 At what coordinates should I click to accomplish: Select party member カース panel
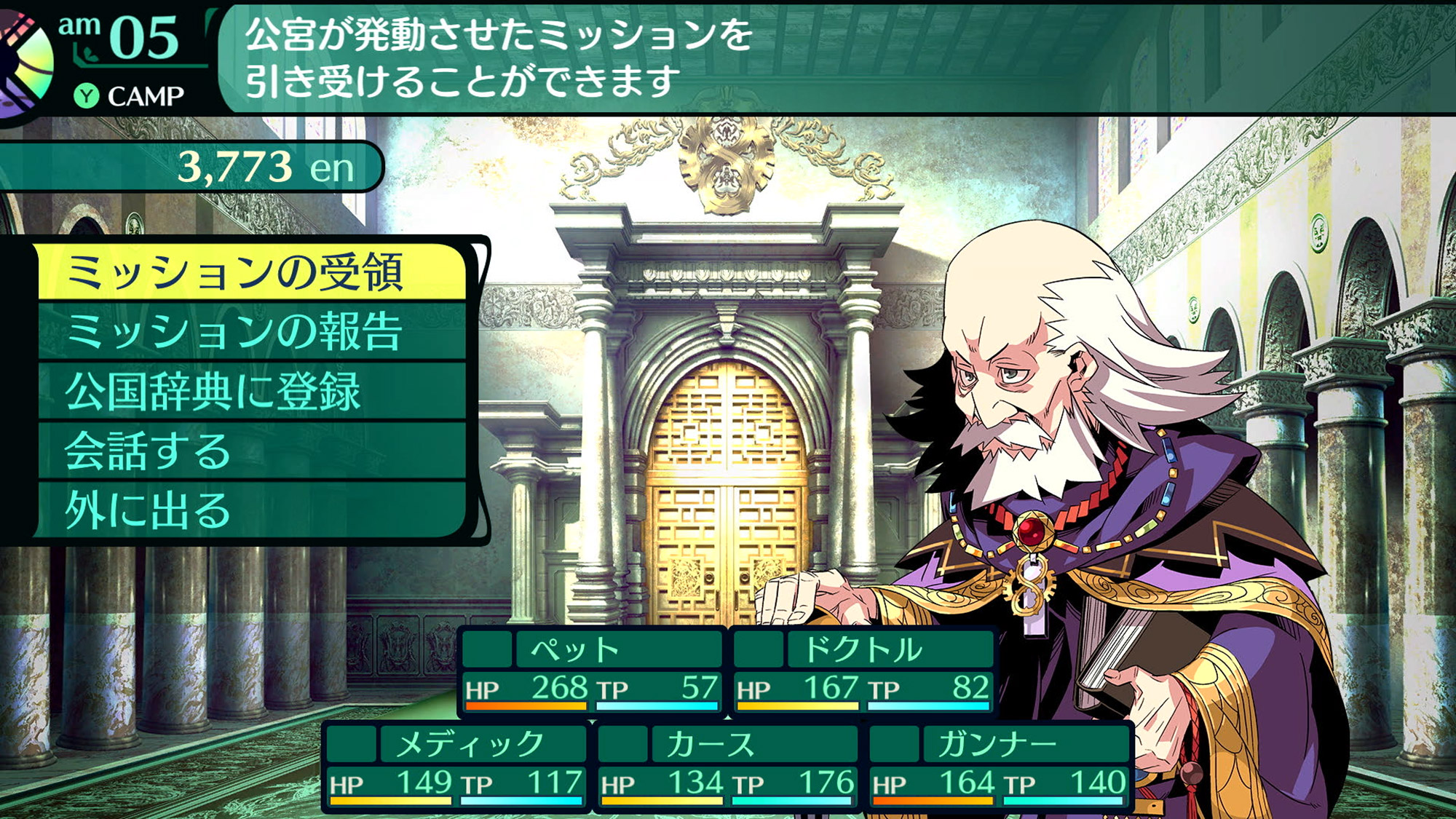[x=728, y=765]
